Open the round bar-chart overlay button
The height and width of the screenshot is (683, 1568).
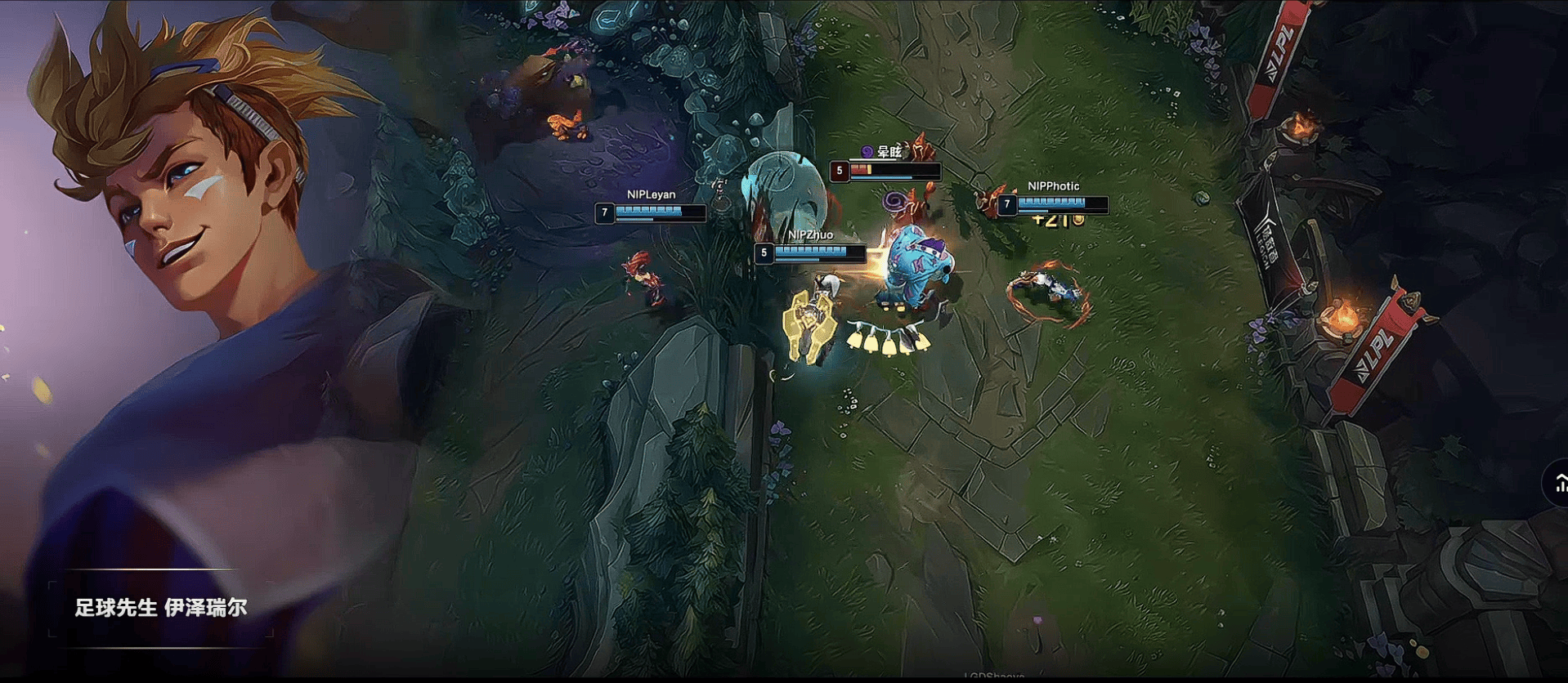click(1558, 484)
